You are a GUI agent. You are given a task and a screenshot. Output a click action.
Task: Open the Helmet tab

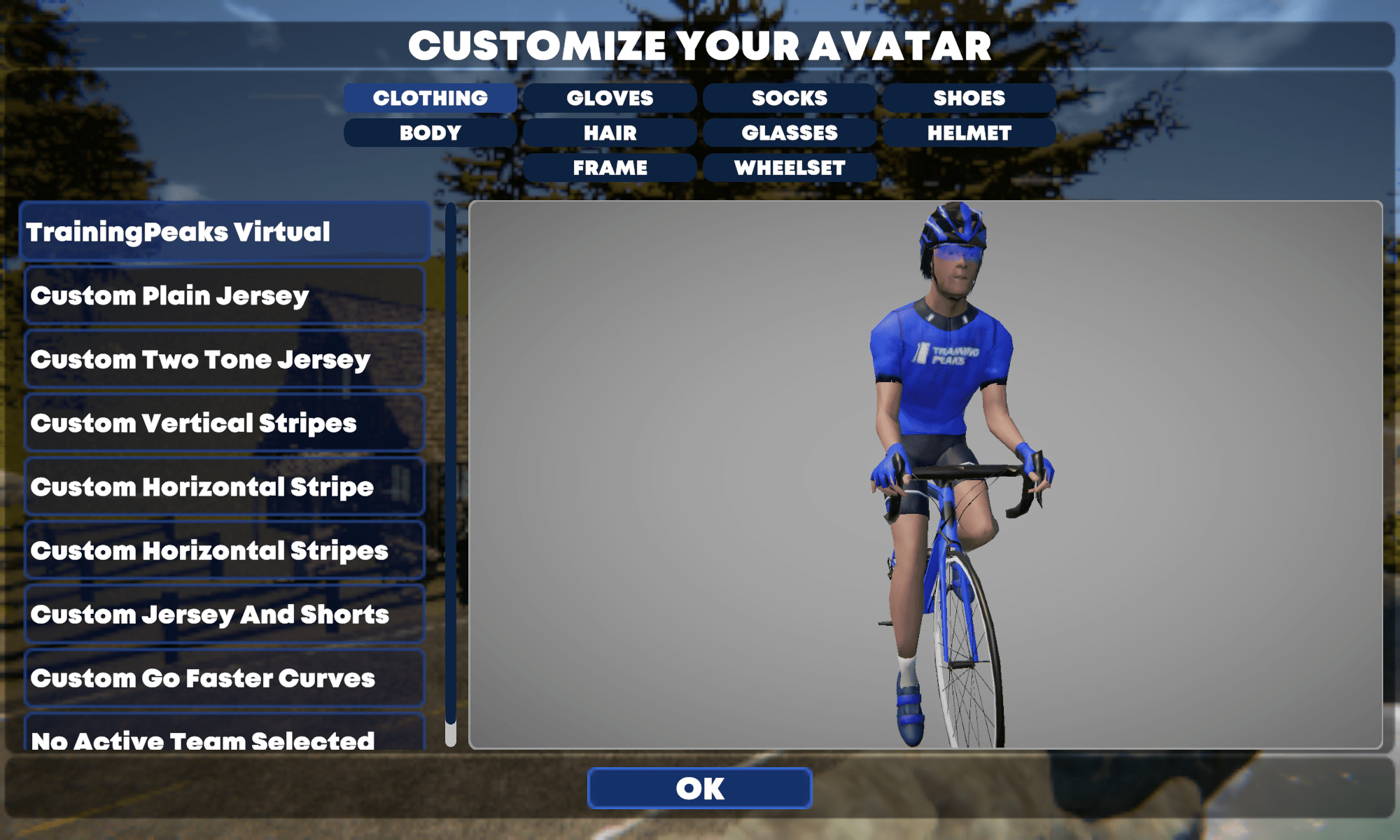click(x=969, y=133)
